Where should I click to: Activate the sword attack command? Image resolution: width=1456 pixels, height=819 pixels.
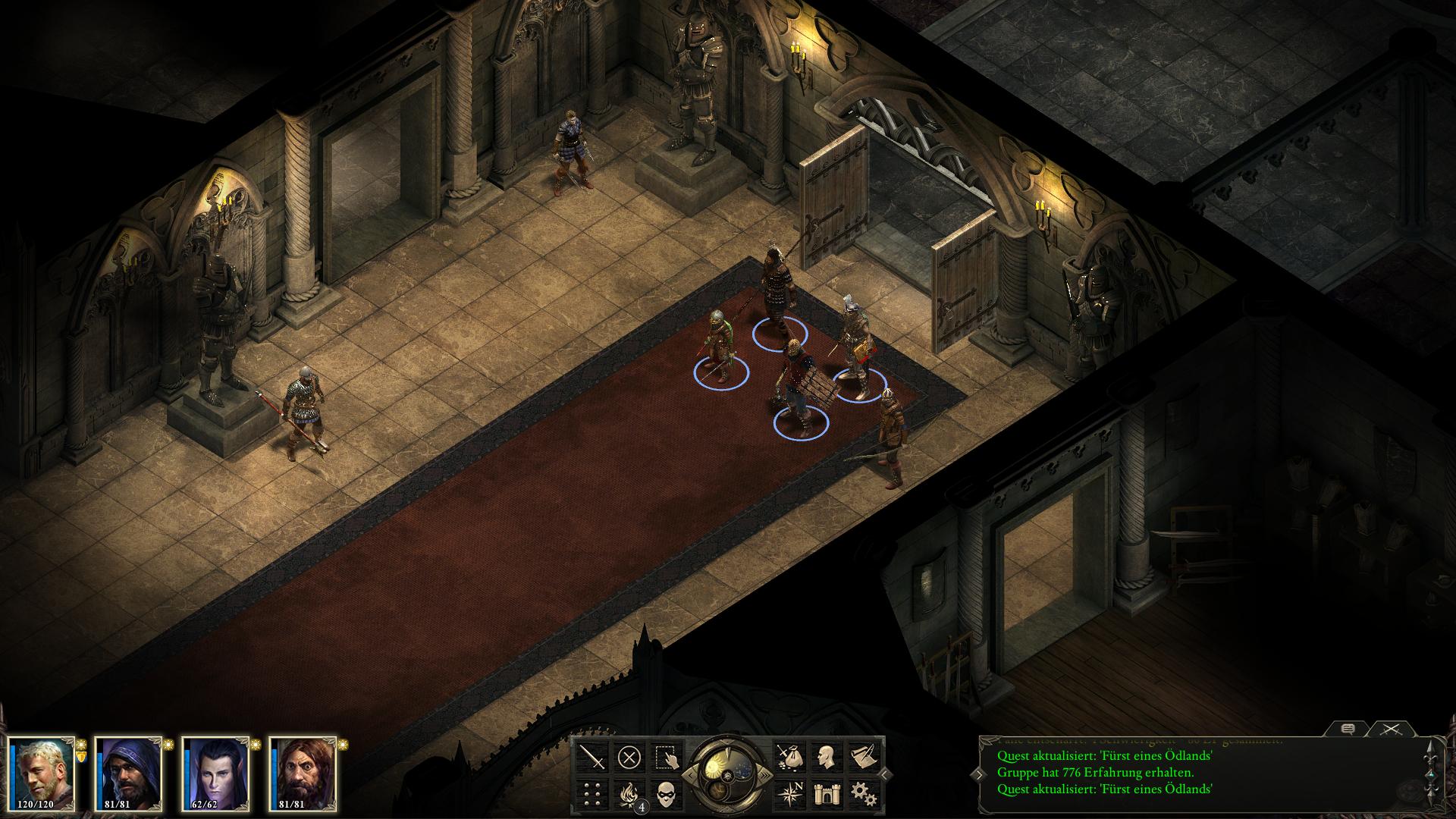click(592, 757)
